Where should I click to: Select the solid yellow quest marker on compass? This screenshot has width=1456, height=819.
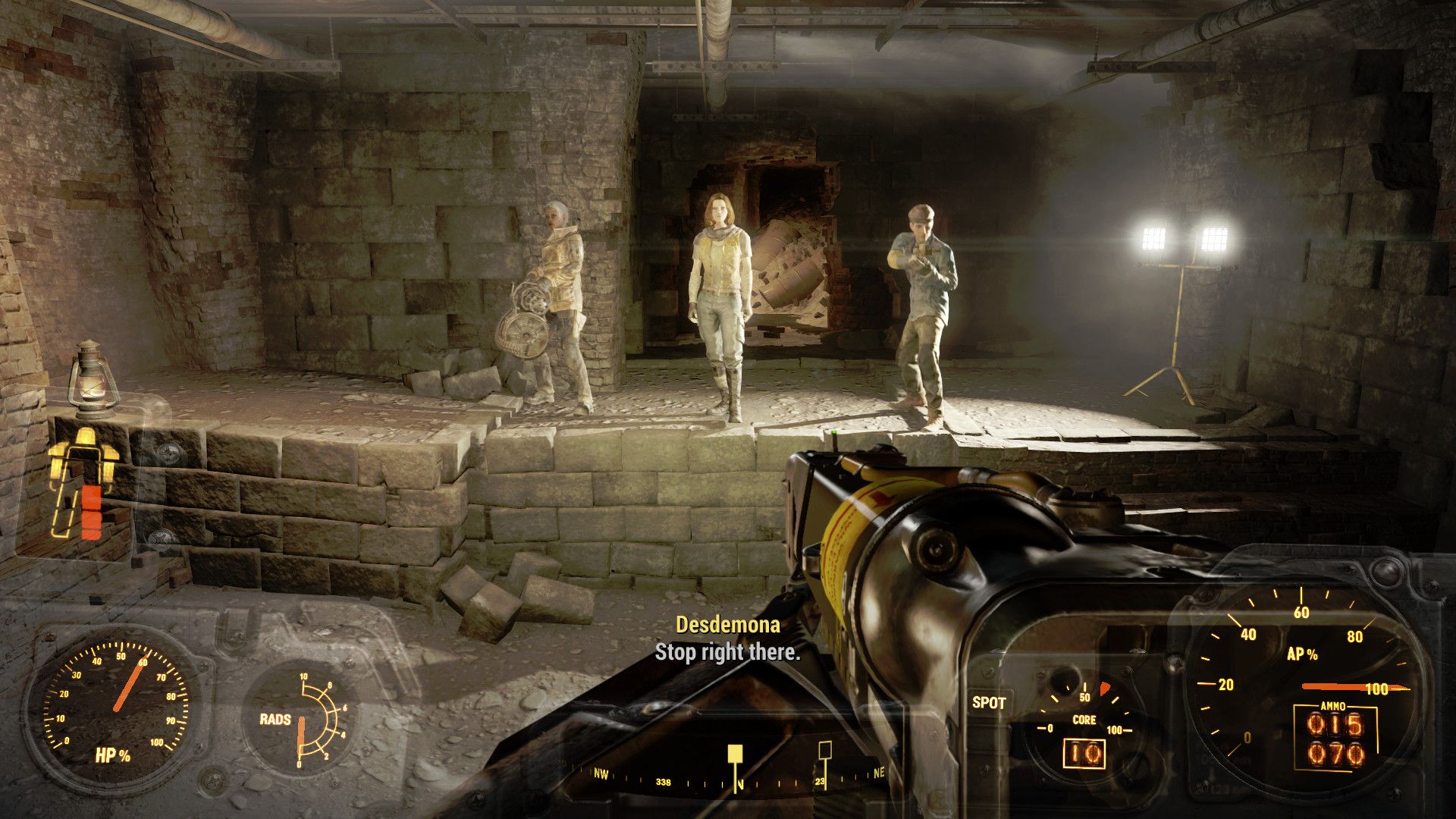735,753
